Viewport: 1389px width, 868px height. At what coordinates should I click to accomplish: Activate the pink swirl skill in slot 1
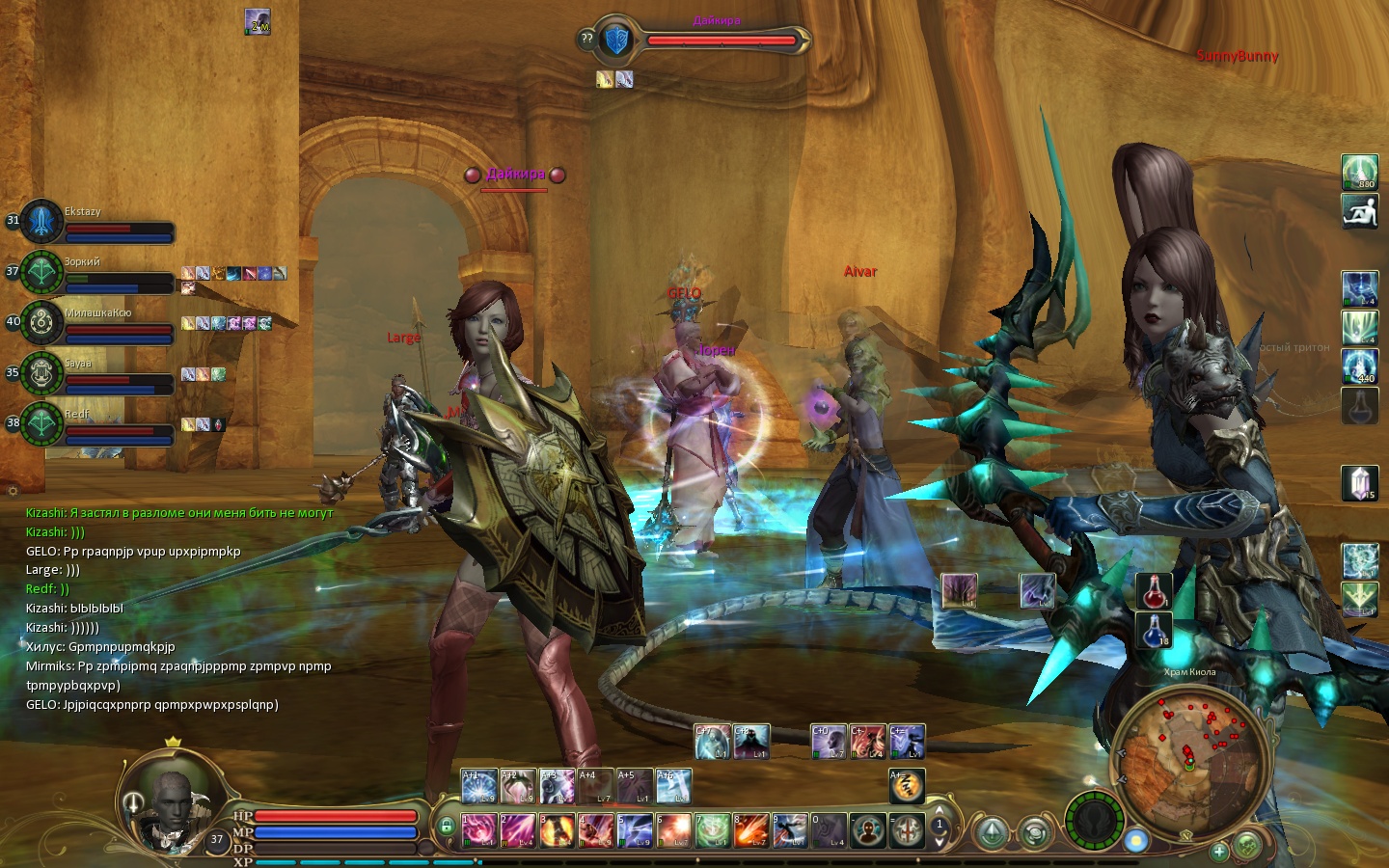[479, 830]
